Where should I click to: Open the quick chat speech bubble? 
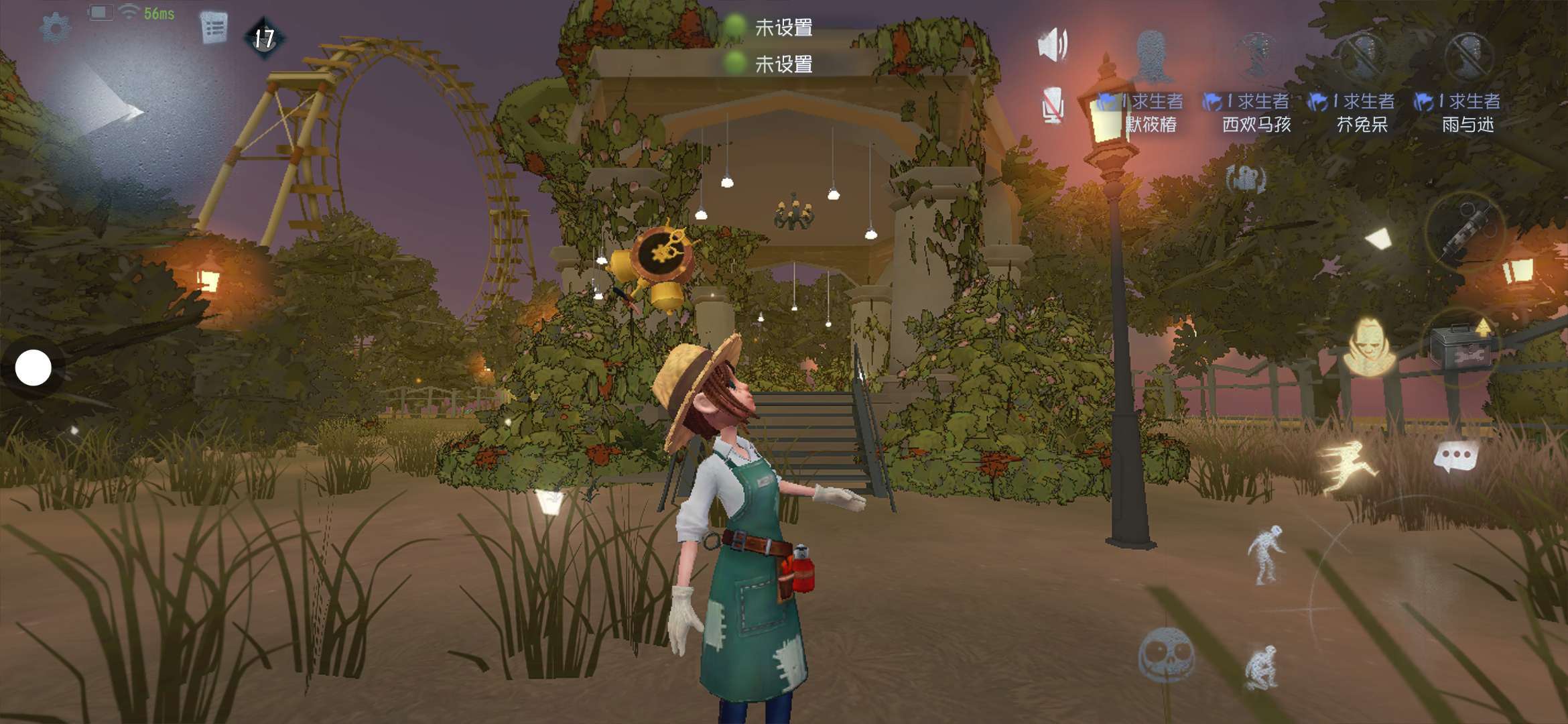click(x=1455, y=457)
